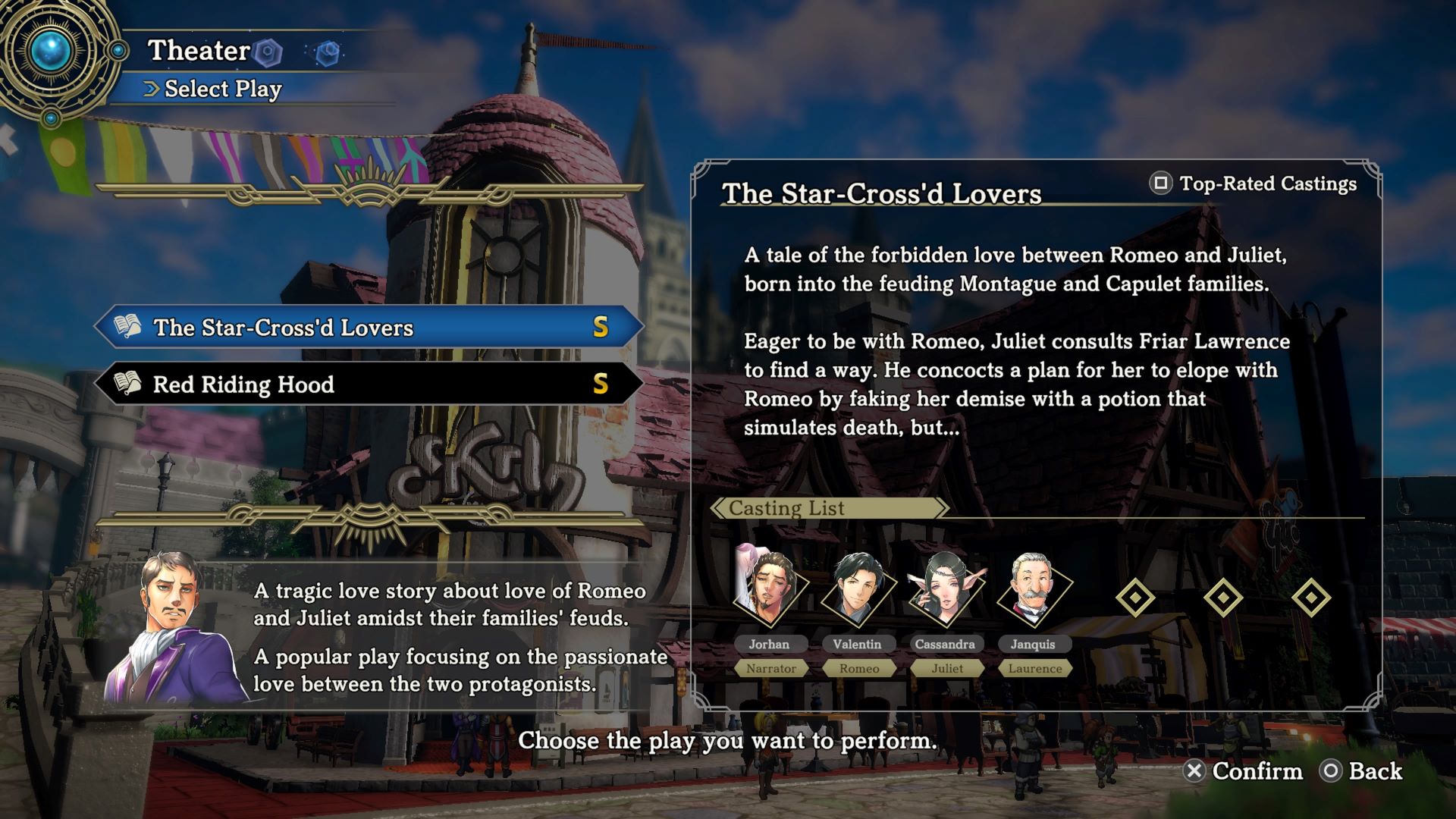The width and height of the screenshot is (1456, 819).
Task: Select The Star-Cross'd Lovers play
Action: click(369, 327)
